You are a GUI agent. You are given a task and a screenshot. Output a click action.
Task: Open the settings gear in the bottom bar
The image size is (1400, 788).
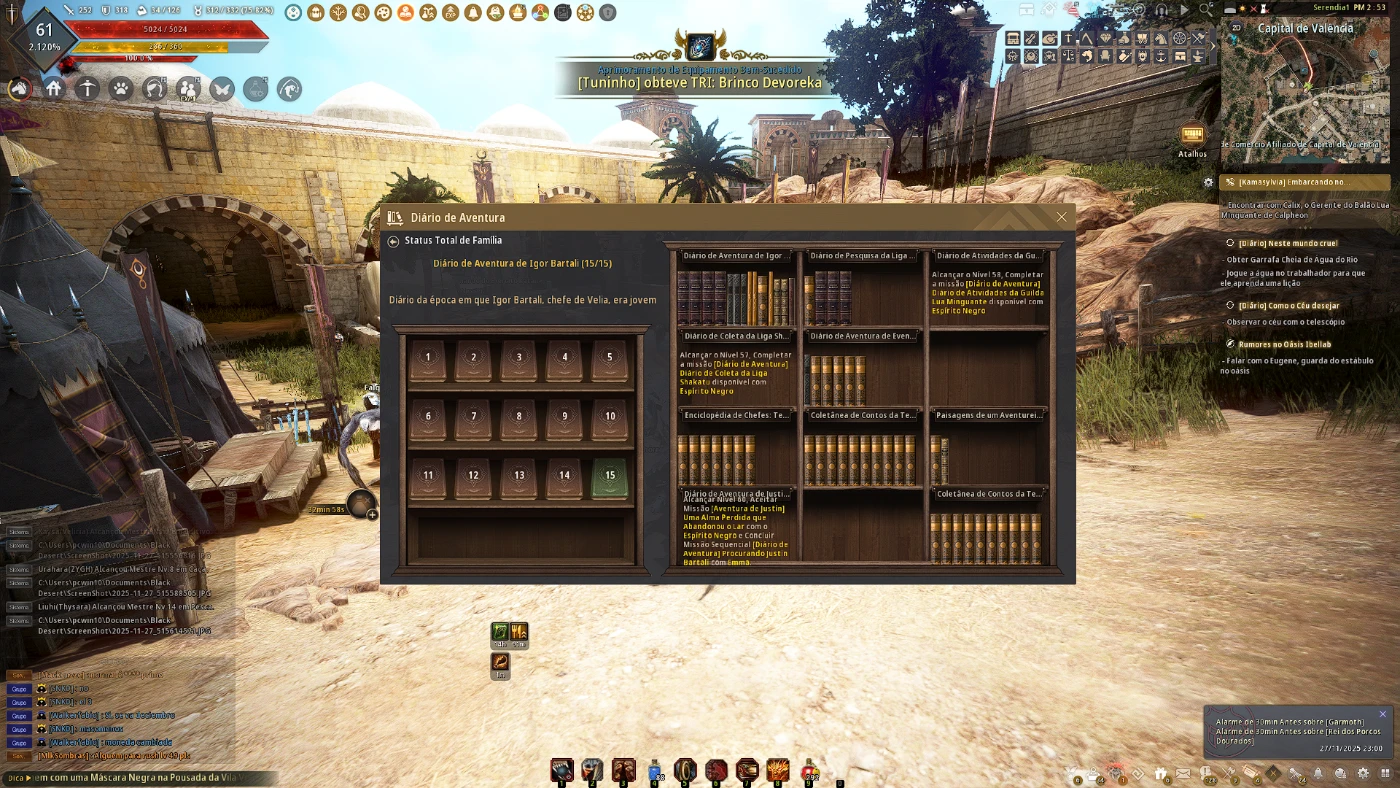(x=1363, y=773)
